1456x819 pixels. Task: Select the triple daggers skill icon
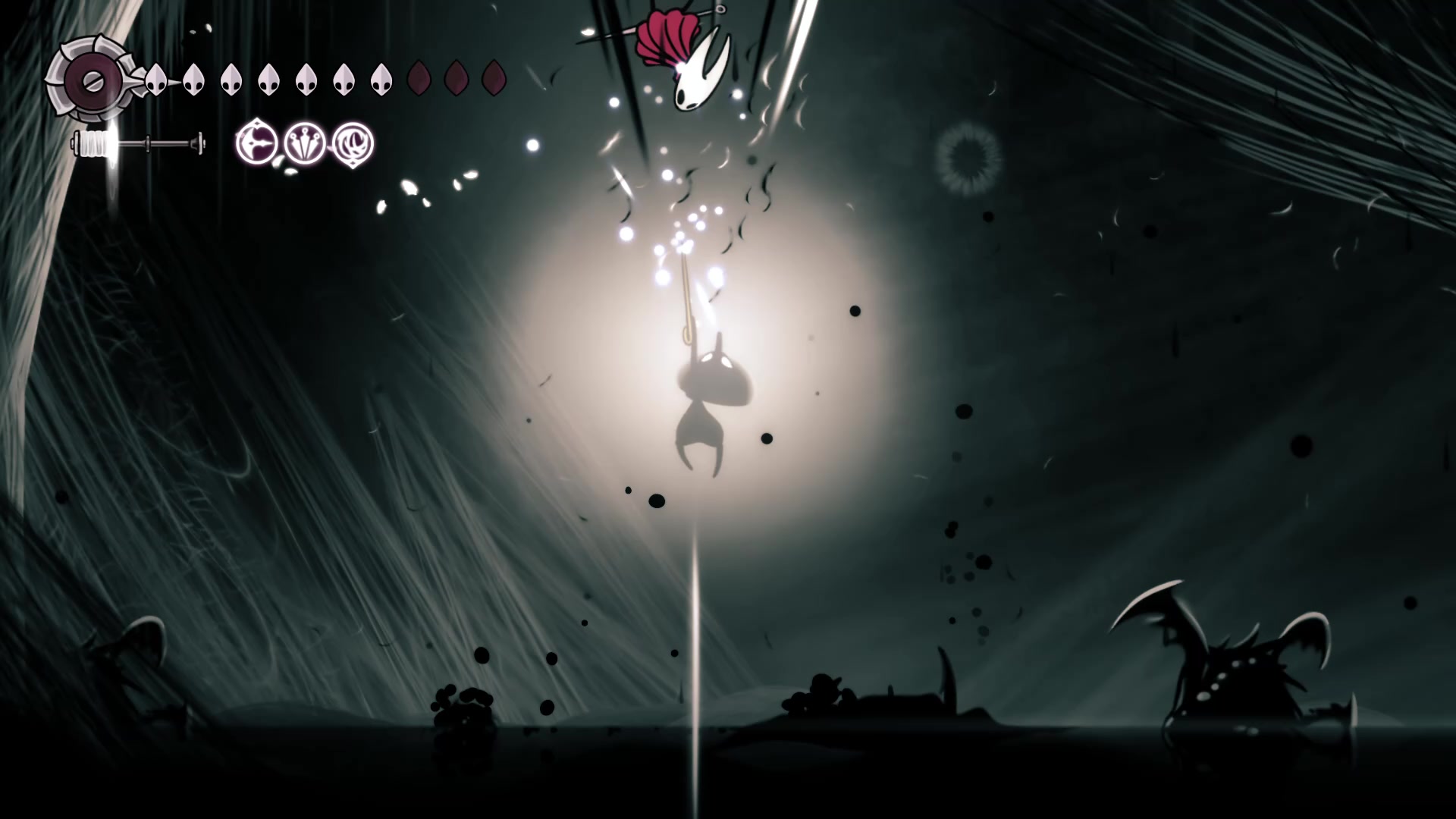click(x=305, y=143)
